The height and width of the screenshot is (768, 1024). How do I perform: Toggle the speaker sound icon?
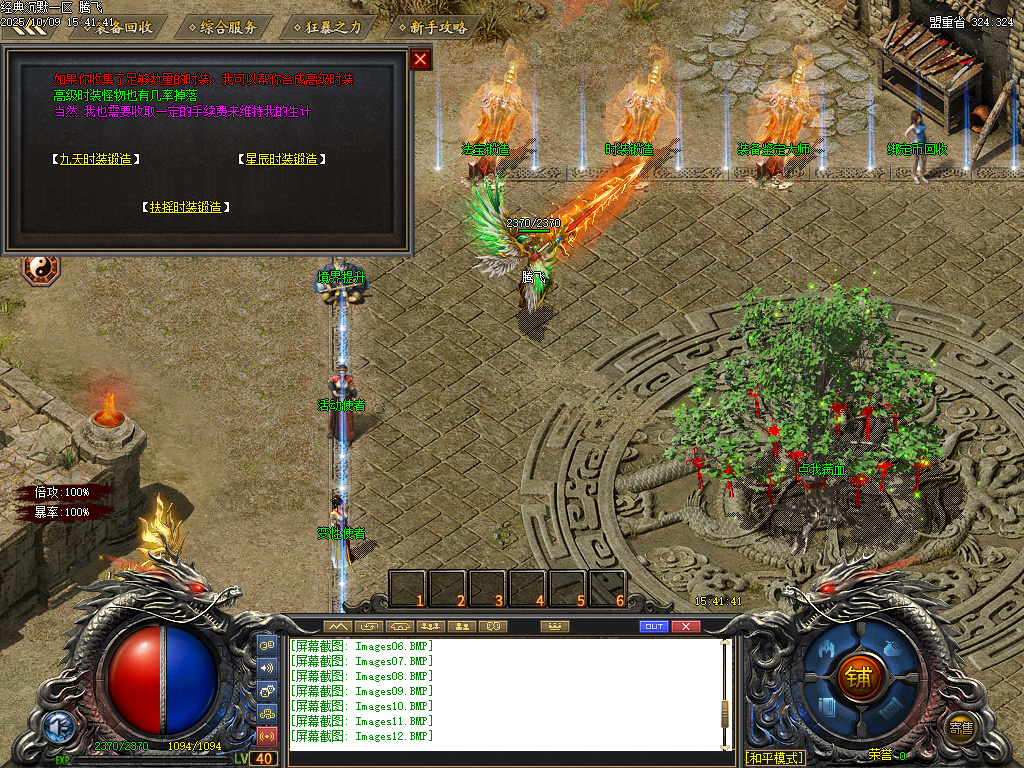click(267, 668)
